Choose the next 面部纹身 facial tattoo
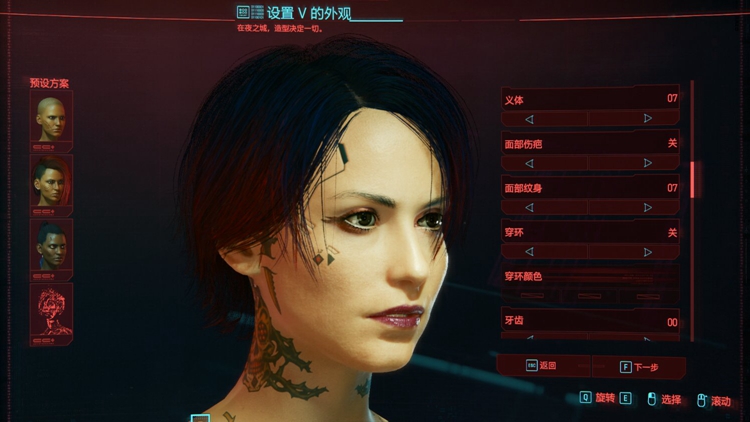Screen dimensions: 750x422 coord(648,207)
